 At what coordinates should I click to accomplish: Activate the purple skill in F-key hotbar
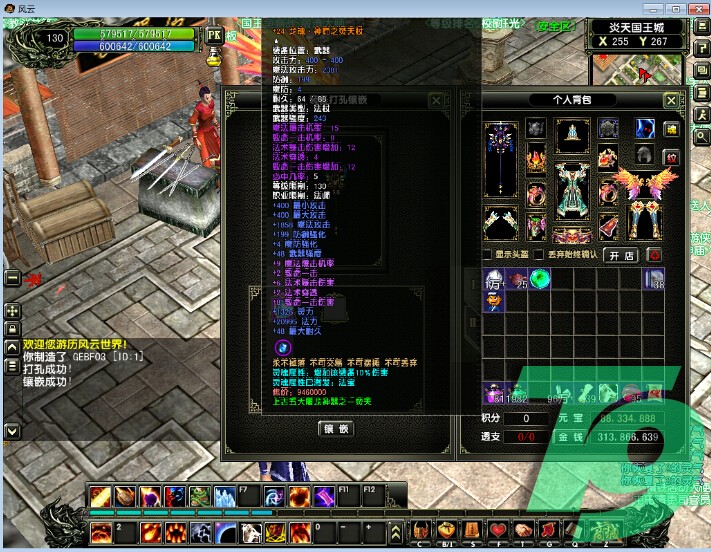point(322,496)
